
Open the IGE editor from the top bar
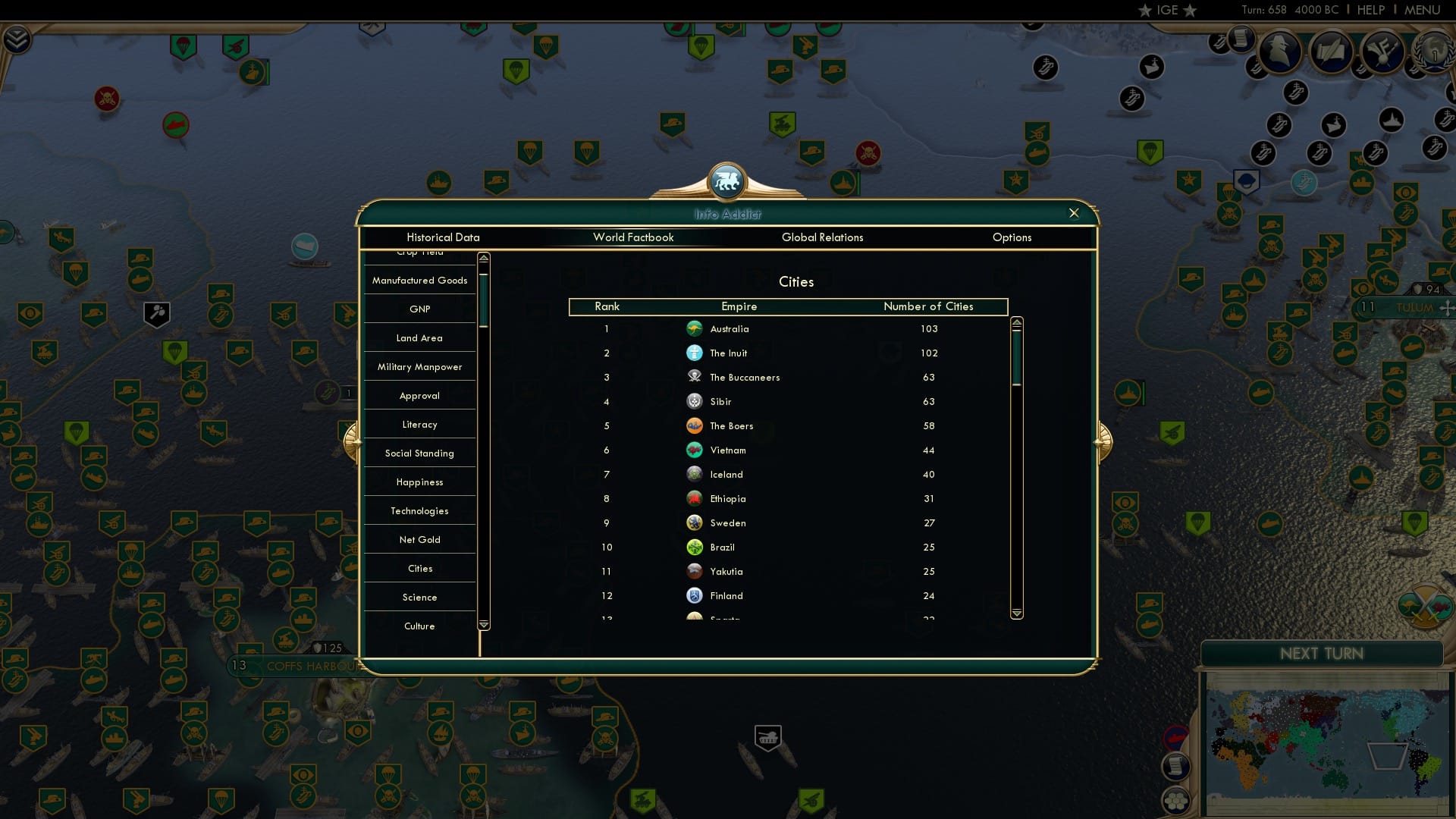pyautogui.click(x=1165, y=10)
